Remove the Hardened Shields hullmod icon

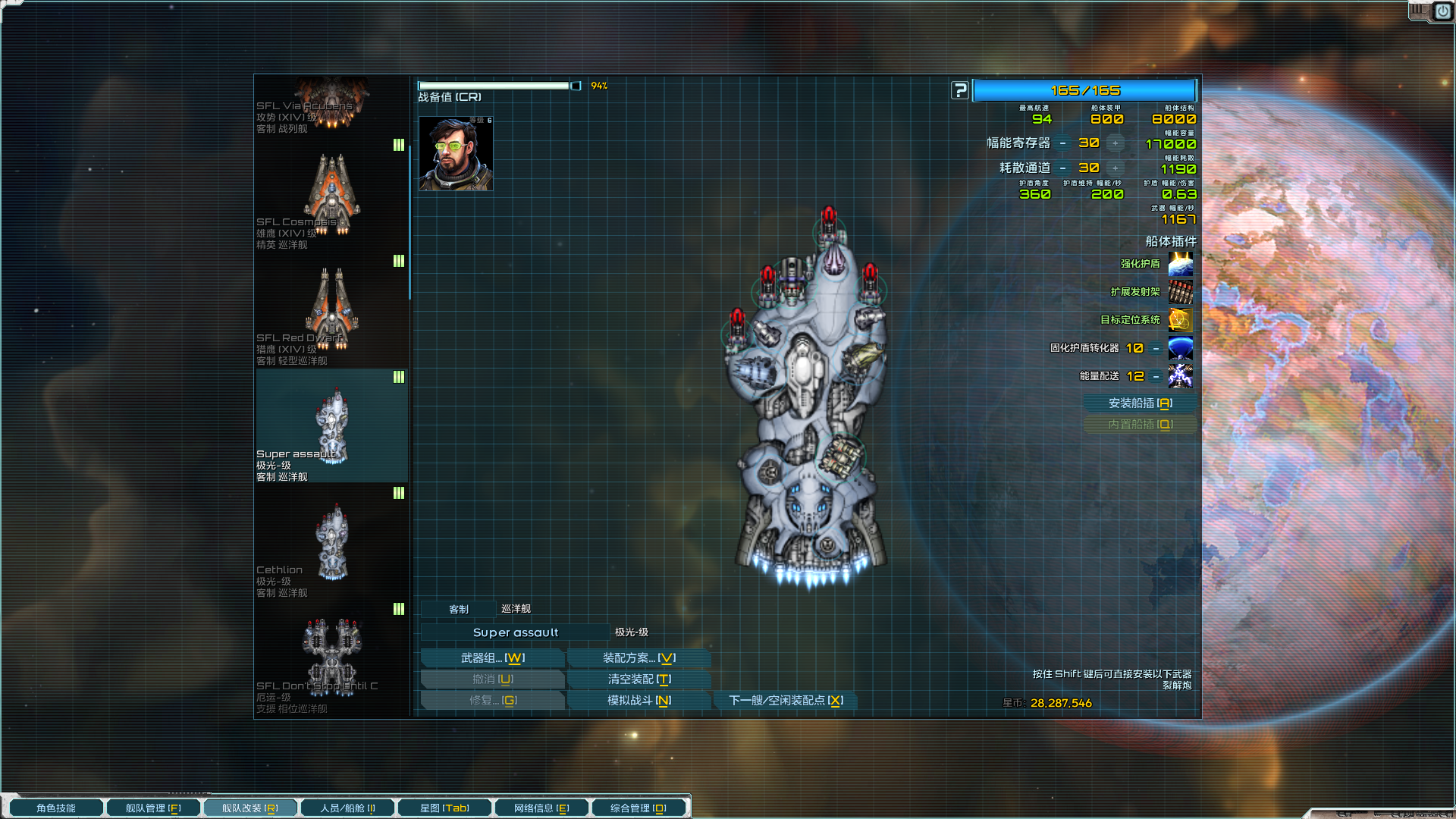1181,264
